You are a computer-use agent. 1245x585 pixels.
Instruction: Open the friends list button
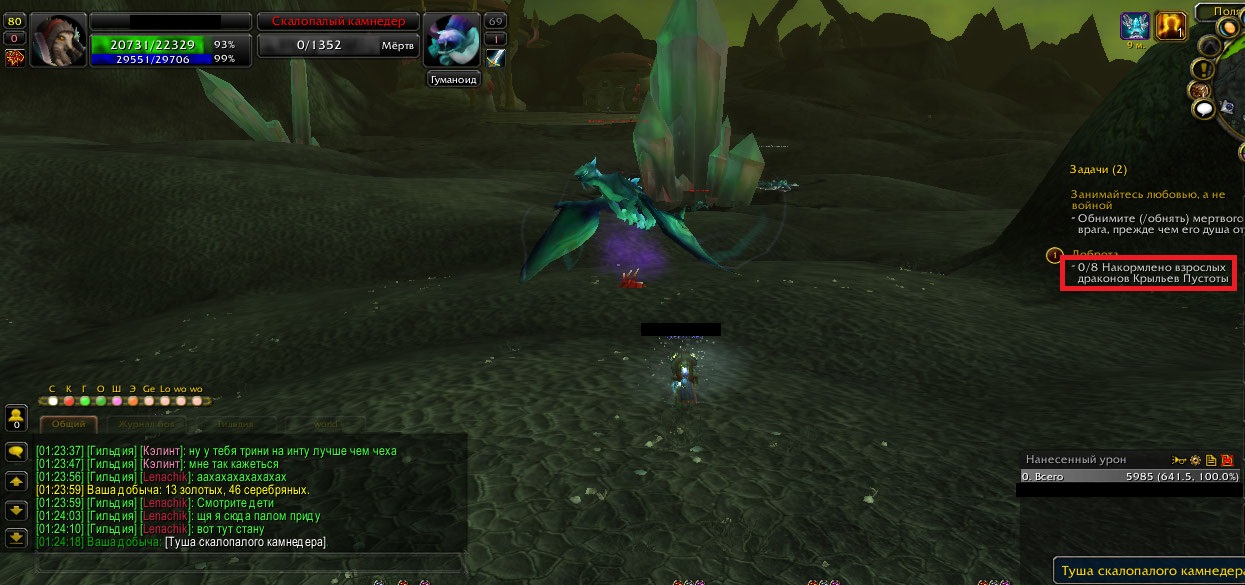16,415
